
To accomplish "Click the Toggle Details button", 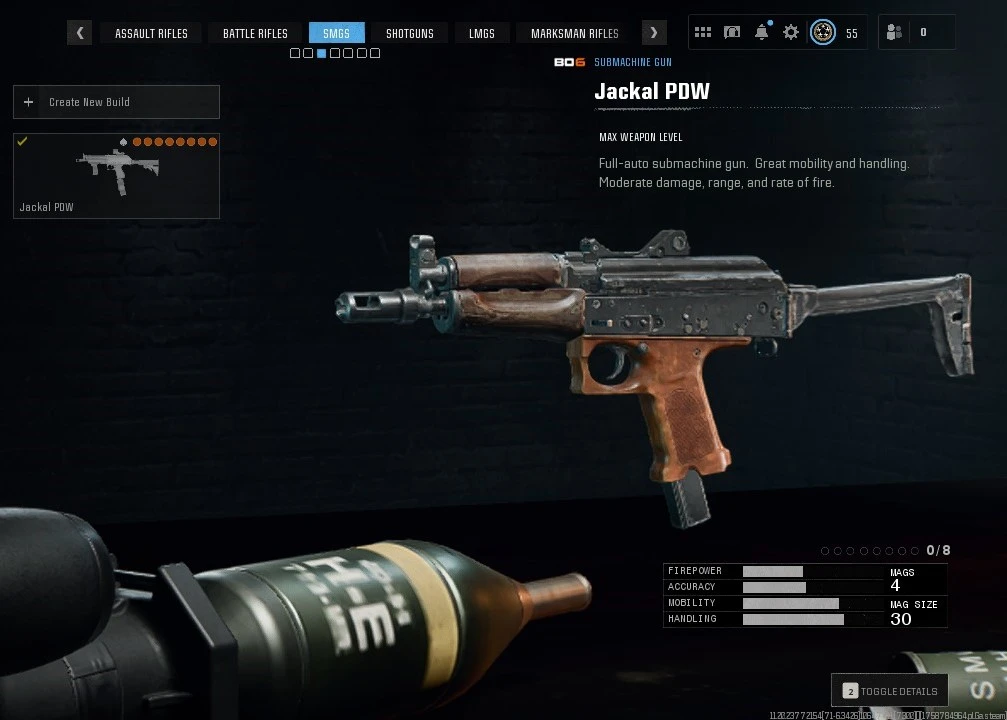I will point(890,691).
